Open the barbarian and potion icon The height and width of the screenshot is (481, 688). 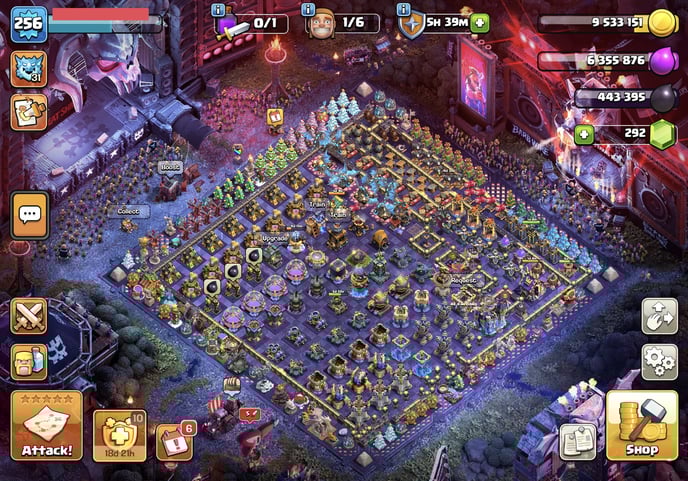(29, 361)
